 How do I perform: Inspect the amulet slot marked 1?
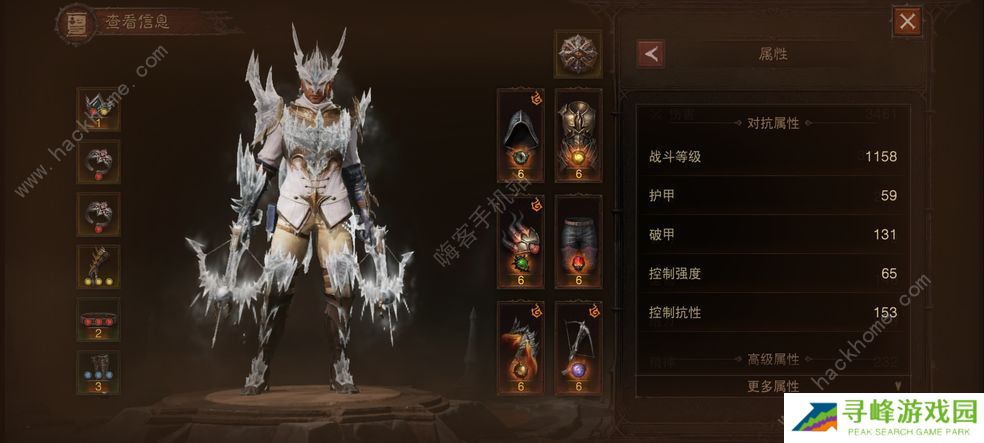98,109
